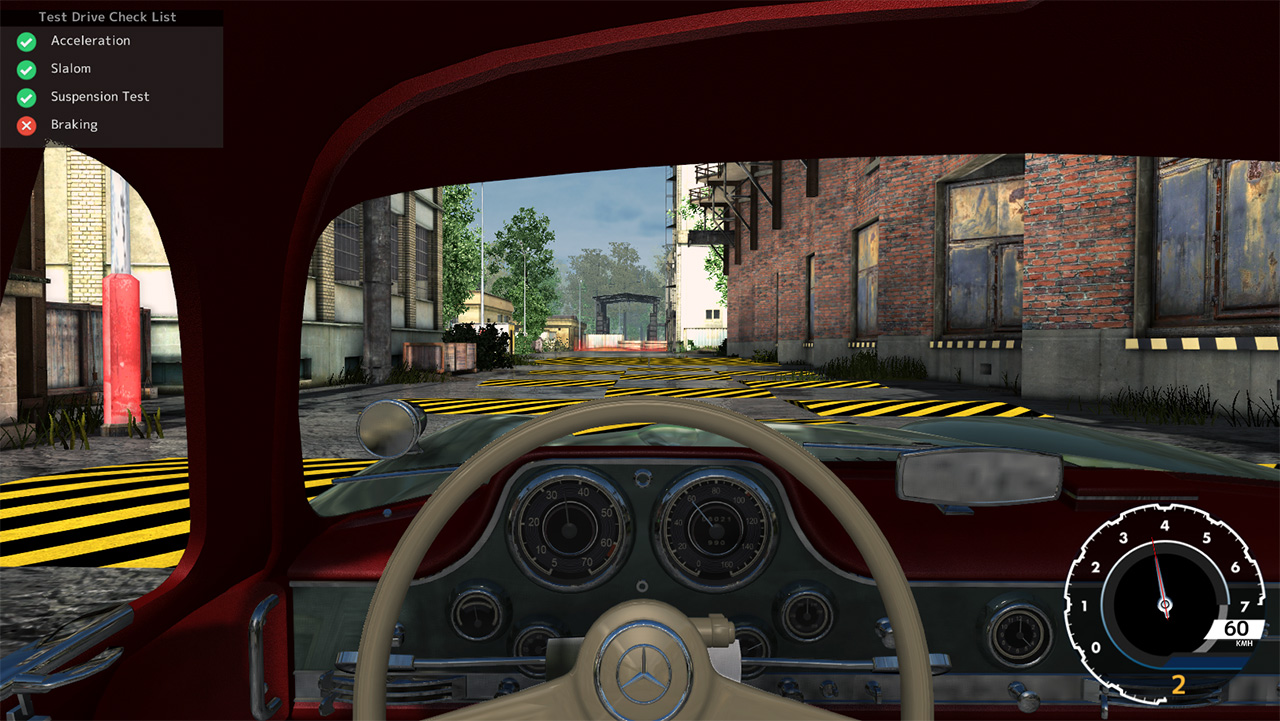Click the green checkmark beside Slalom
The image size is (1280, 721).
[x=25, y=68]
